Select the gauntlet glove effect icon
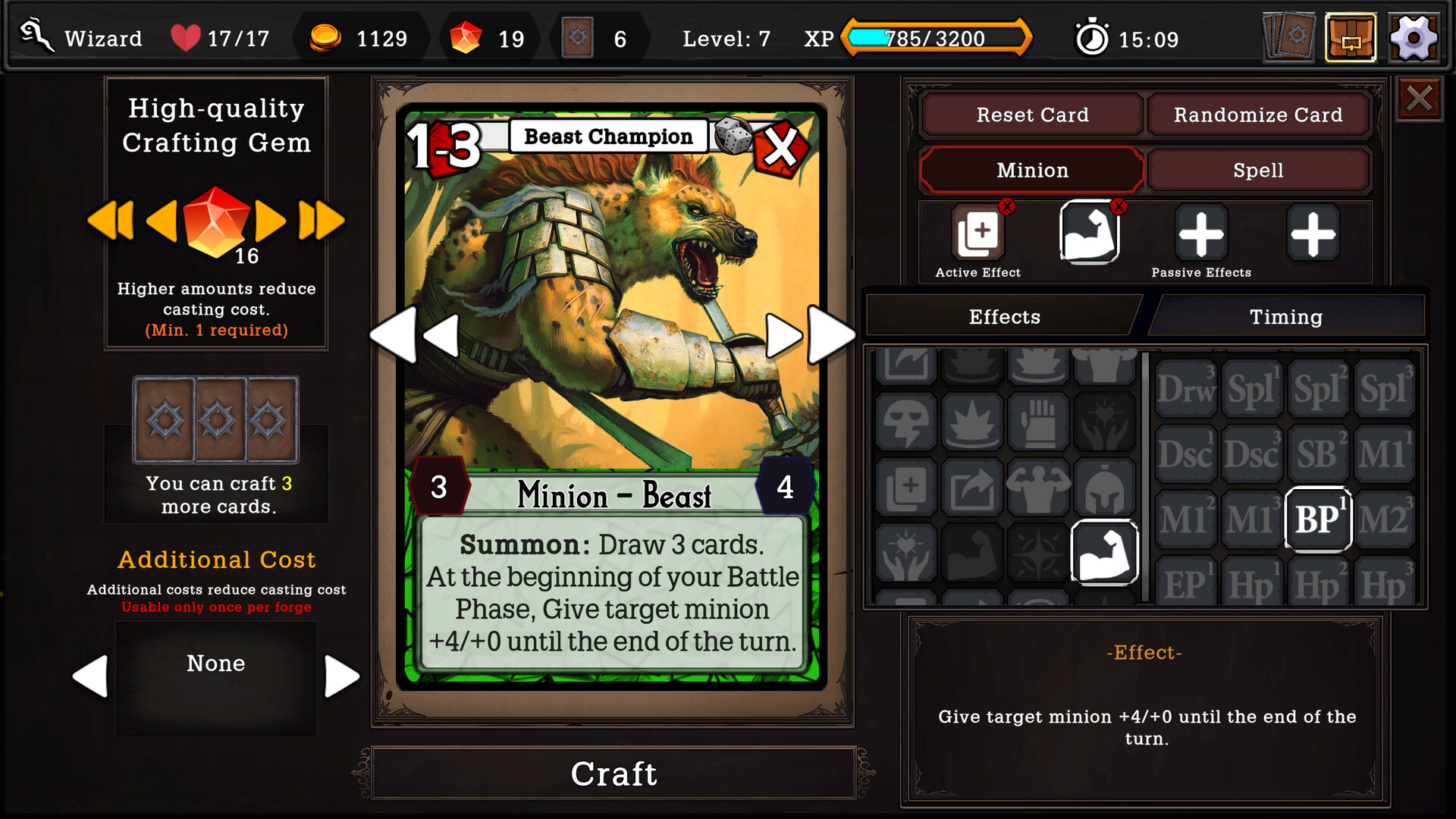1456x819 pixels. pyautogui.click(x=1039, y=422)
